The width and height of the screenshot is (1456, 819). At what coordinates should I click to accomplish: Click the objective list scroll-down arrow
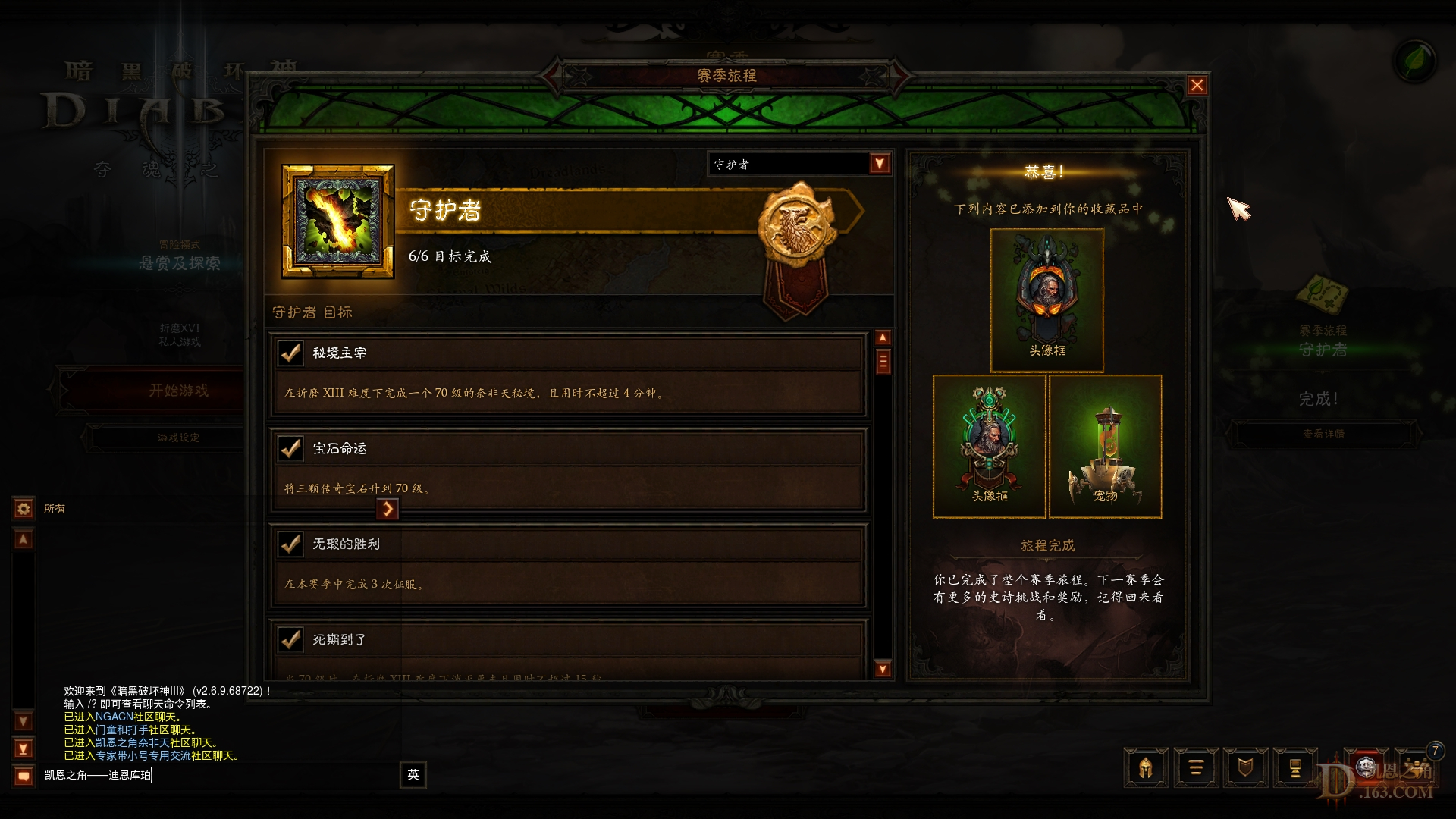coord(882,670)
